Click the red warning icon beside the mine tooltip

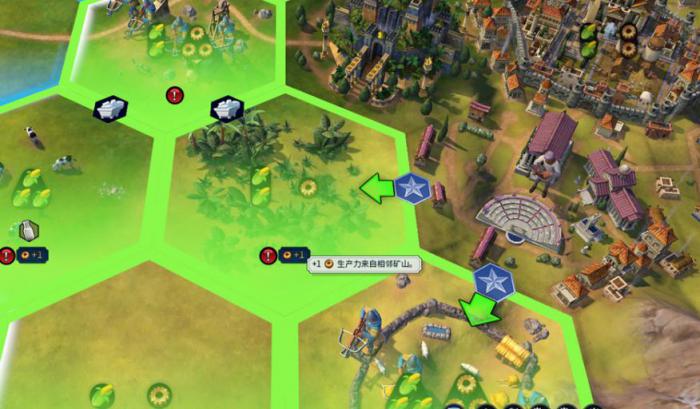[x=268, y=256]
